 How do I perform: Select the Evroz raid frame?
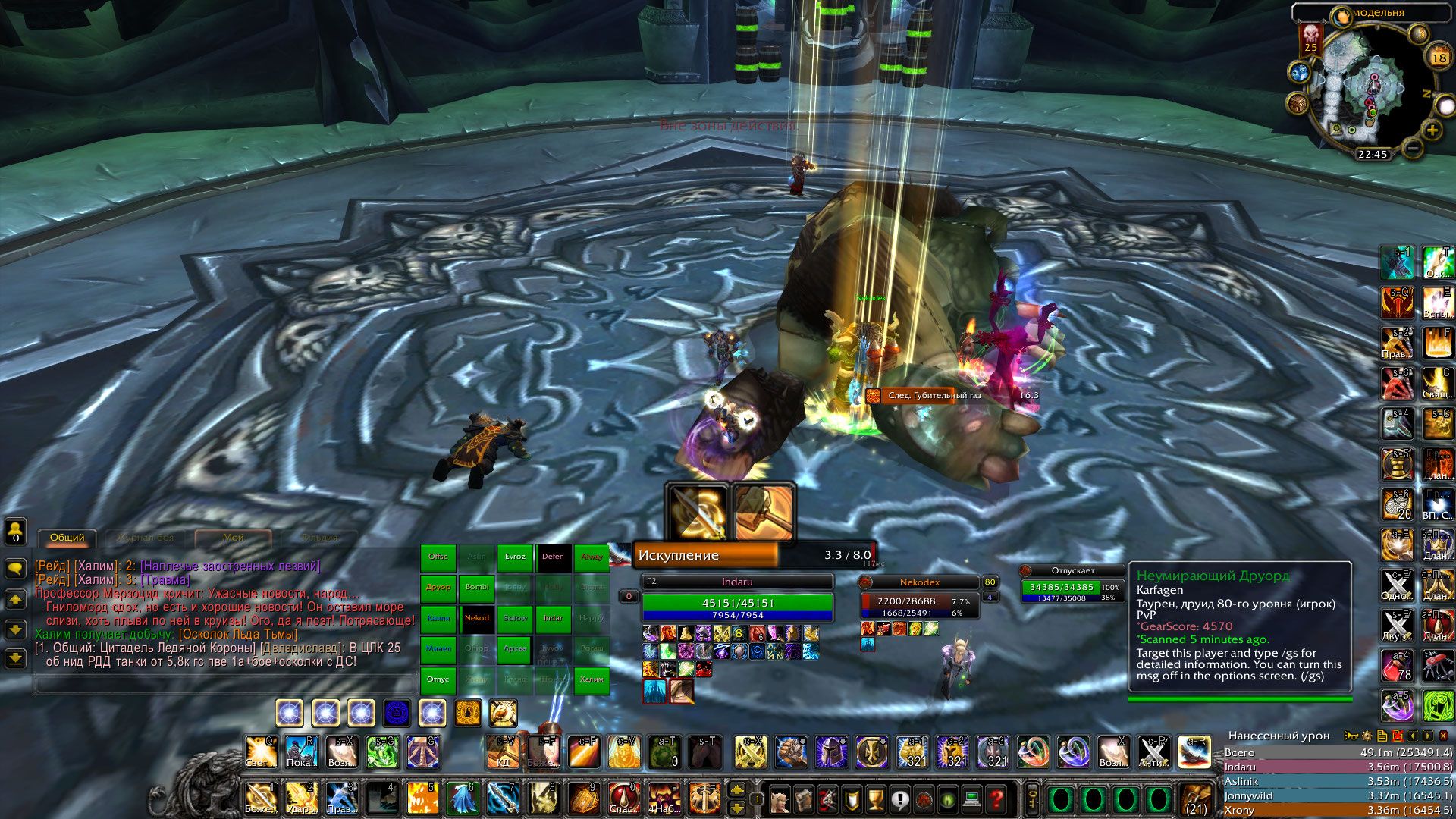[x=515, y=557]
